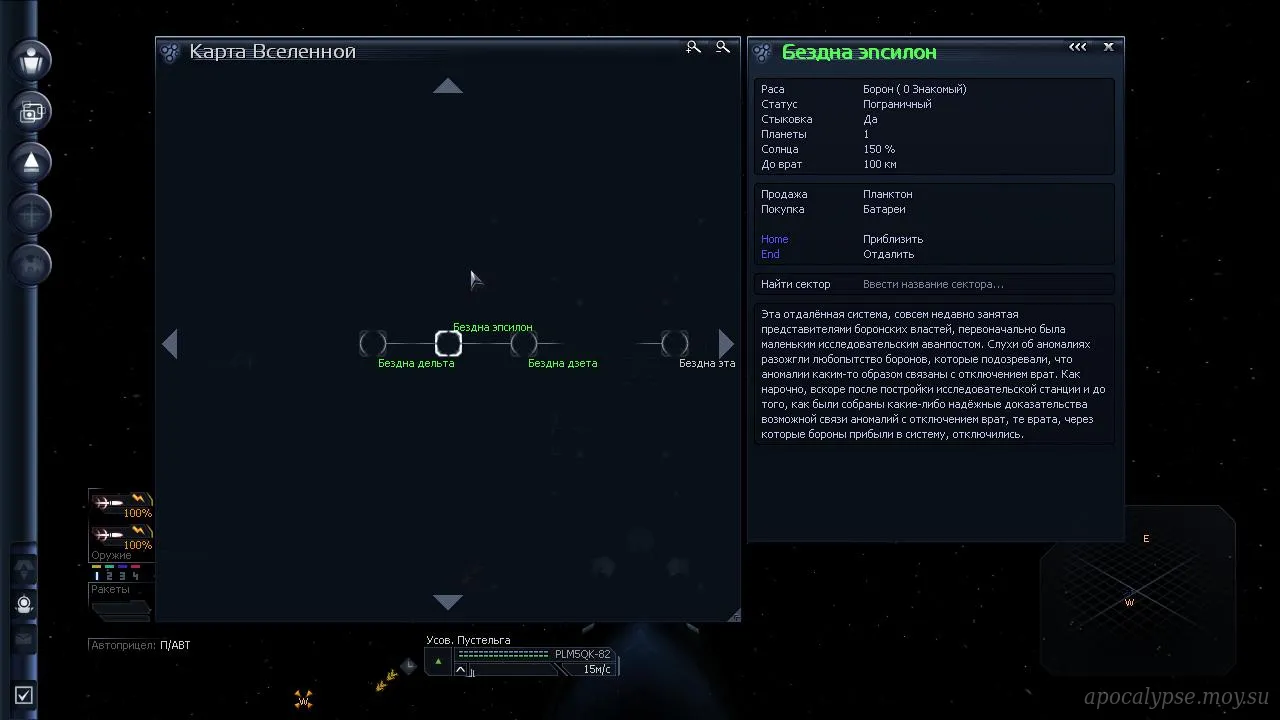
Task: Close the Бездна эпсилон info panel
Action: tap(1108, 47)
